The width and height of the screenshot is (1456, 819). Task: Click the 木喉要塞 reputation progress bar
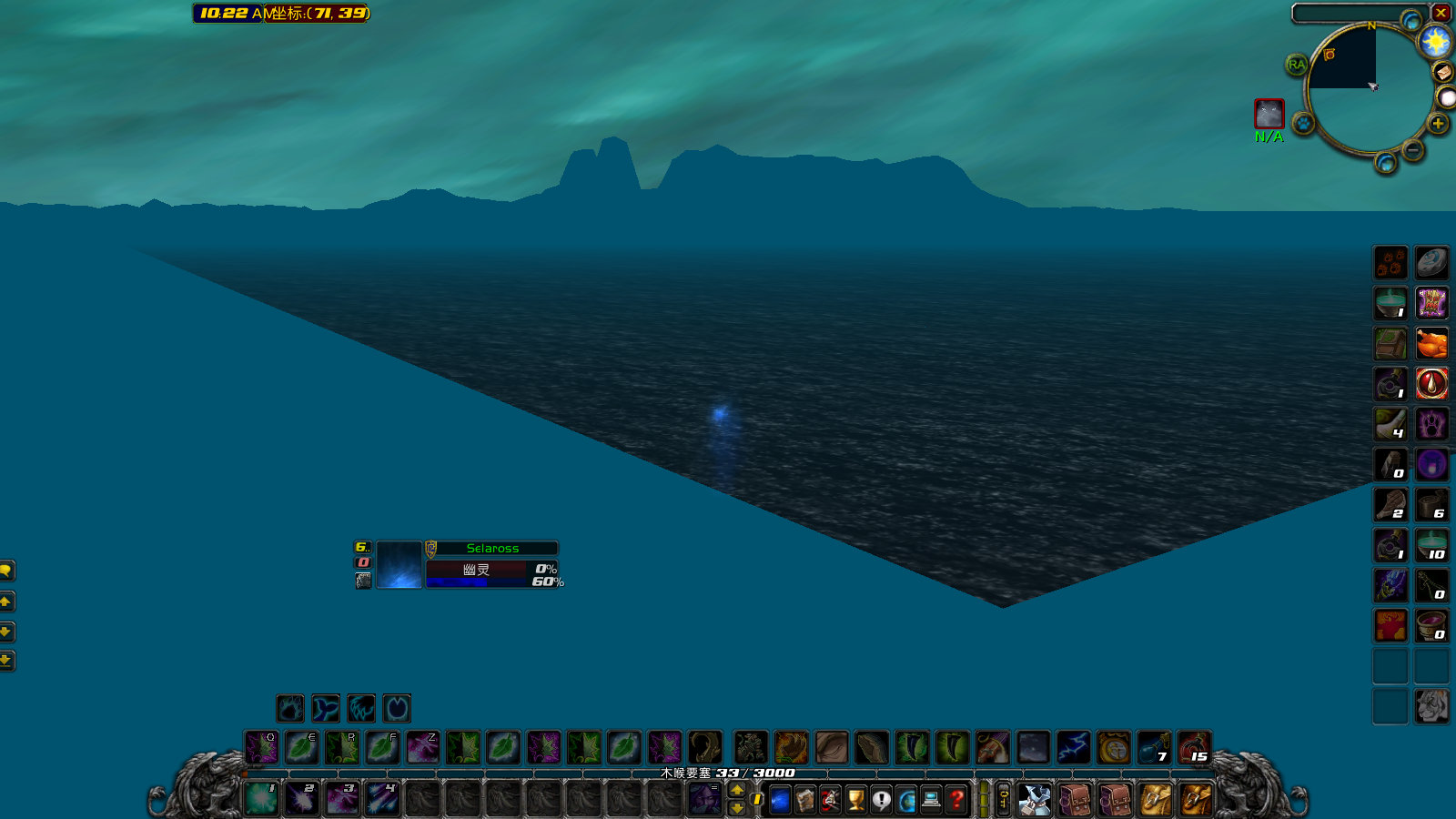click(723, 772)
